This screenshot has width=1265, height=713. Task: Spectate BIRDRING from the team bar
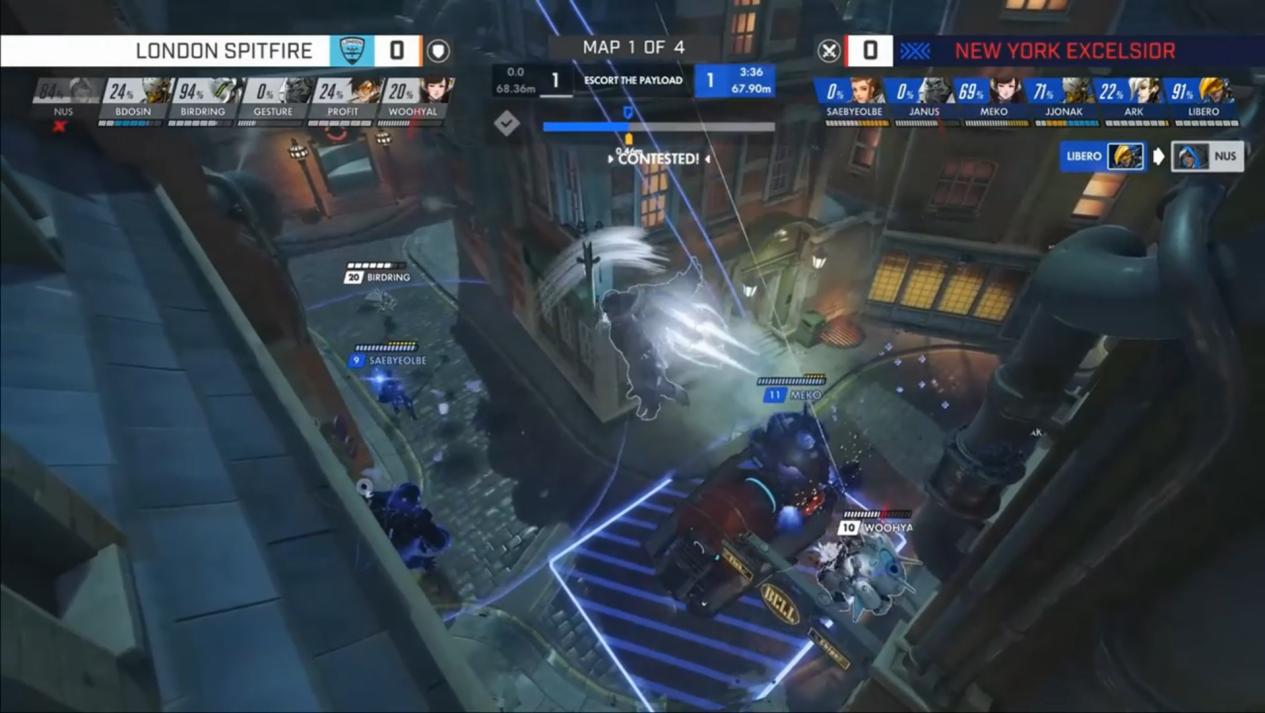[203, 99]
